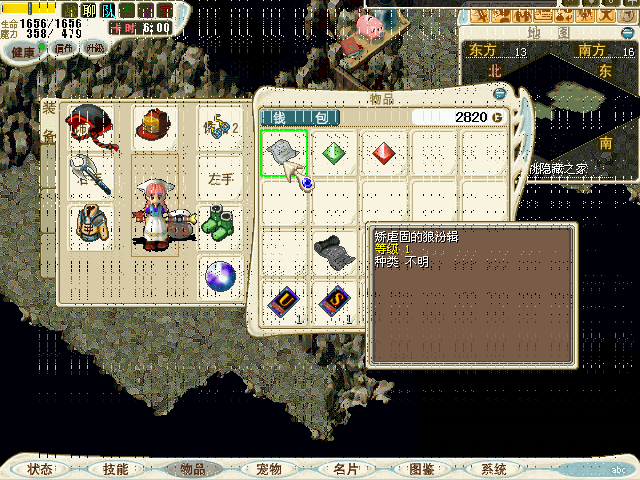Select the U card item
This screenshot has height=480, width=640.
point(284,300)
